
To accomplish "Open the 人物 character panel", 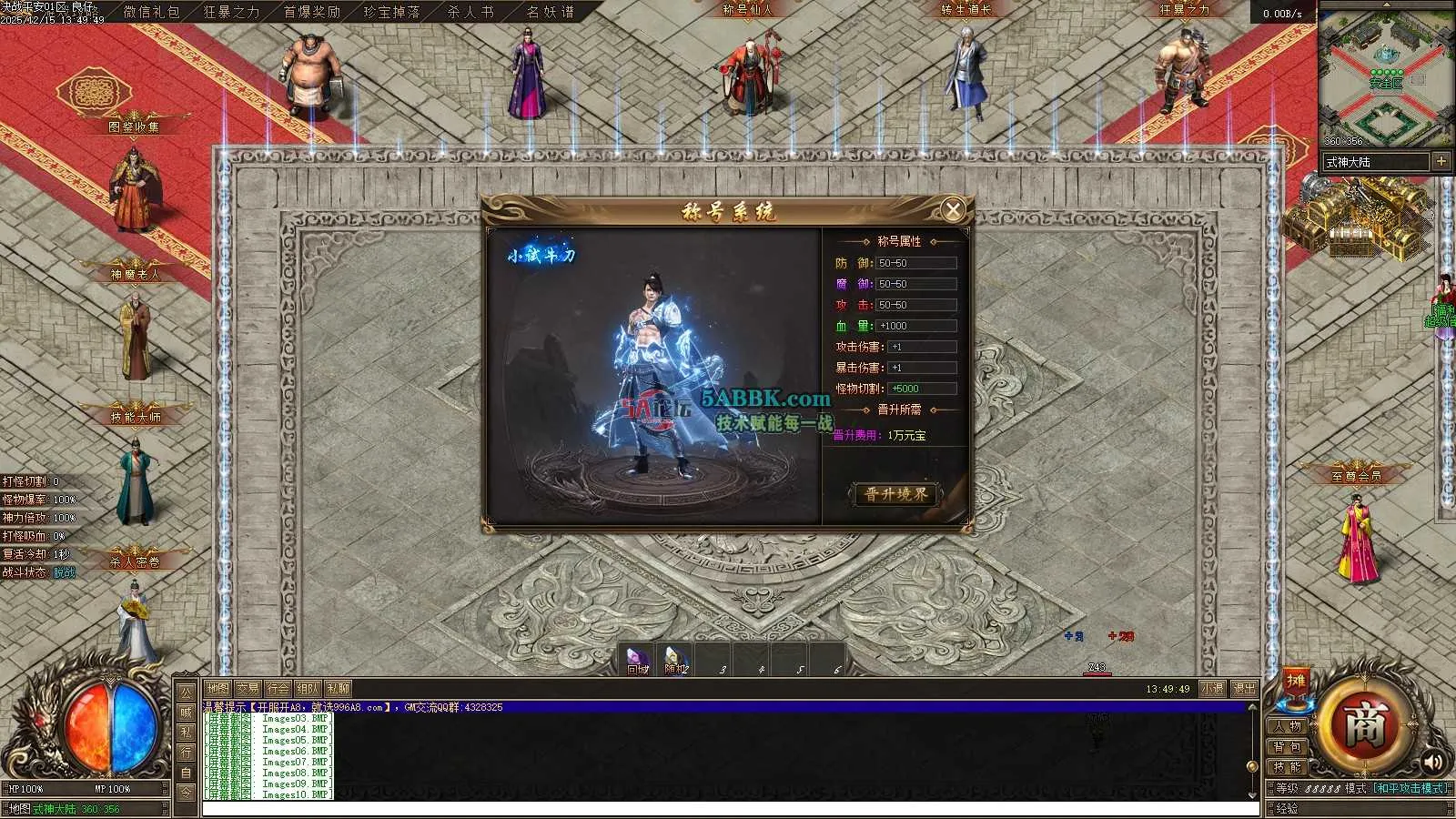I will tap(1288, 726).
